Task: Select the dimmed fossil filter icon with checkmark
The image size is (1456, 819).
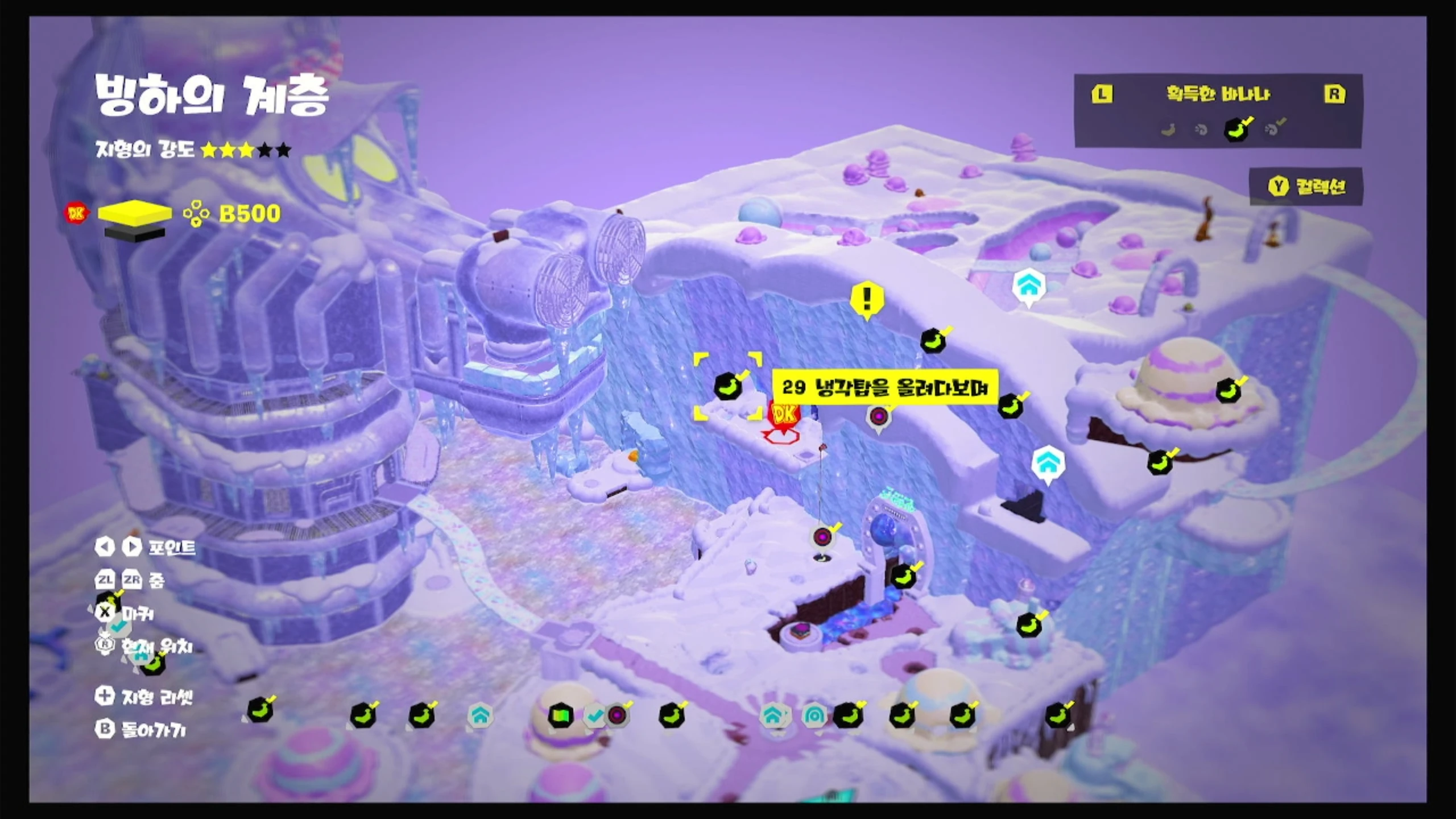Action: [1274, 129]
